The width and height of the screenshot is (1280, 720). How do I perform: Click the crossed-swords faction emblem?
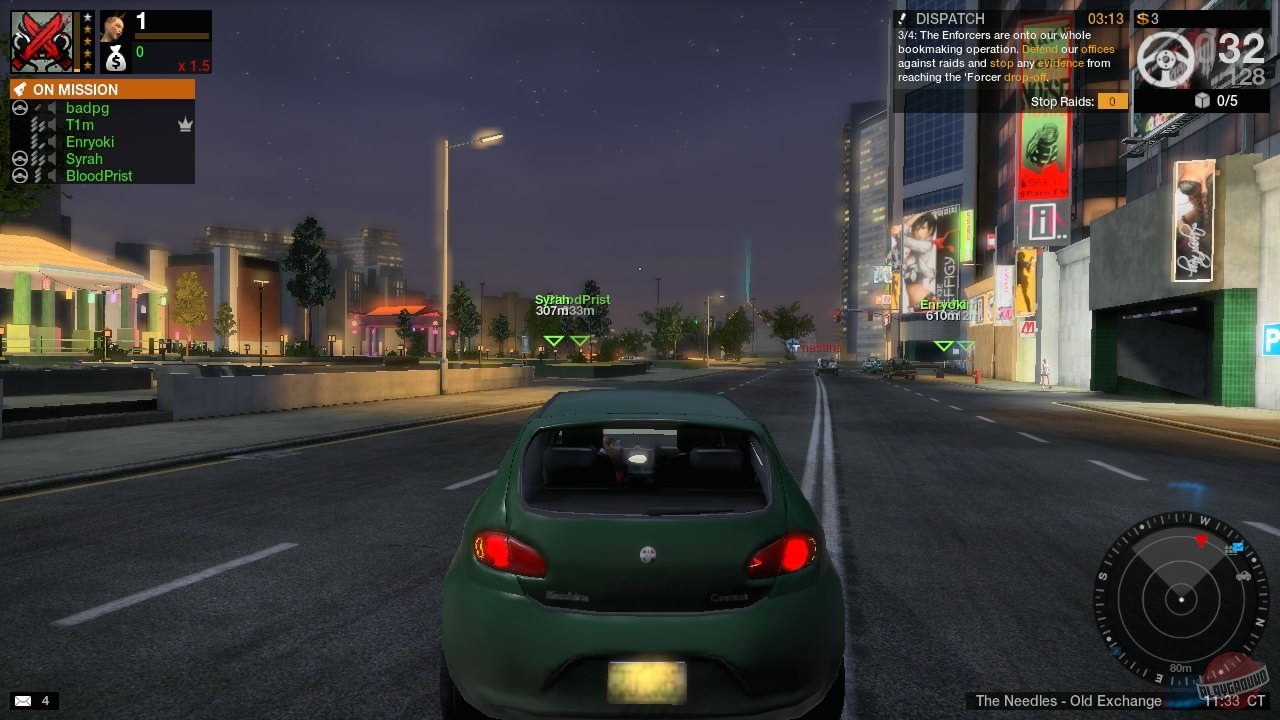[40, 40]
